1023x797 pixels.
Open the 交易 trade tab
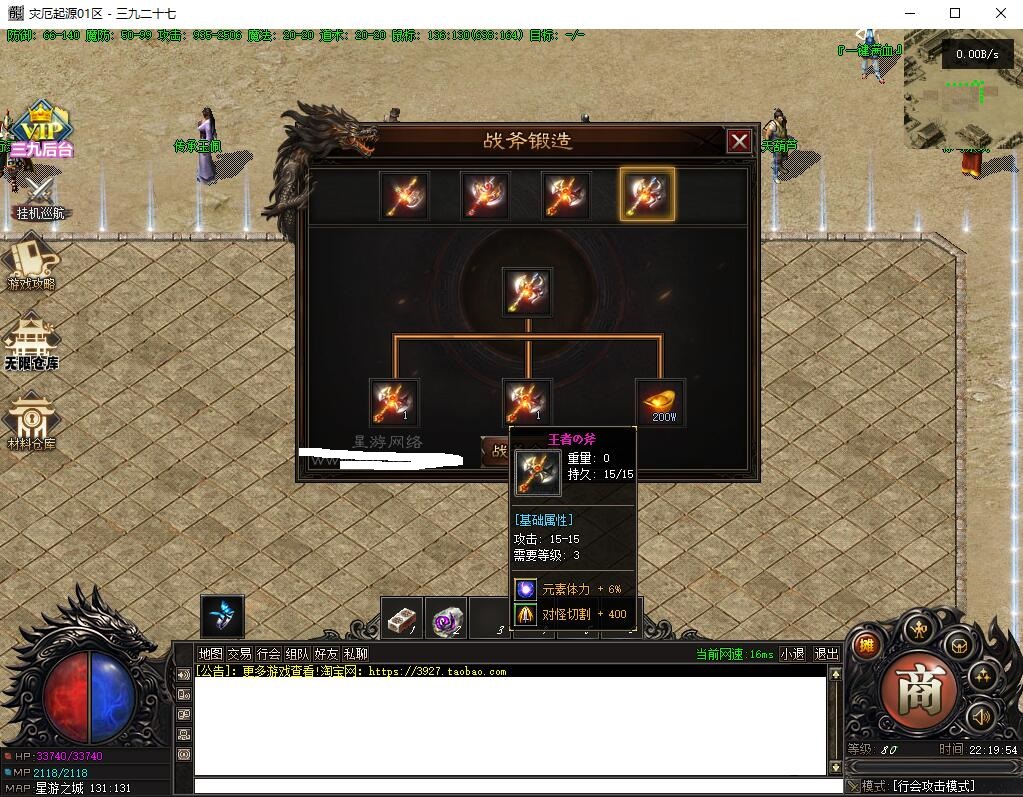tap(239, 654)
